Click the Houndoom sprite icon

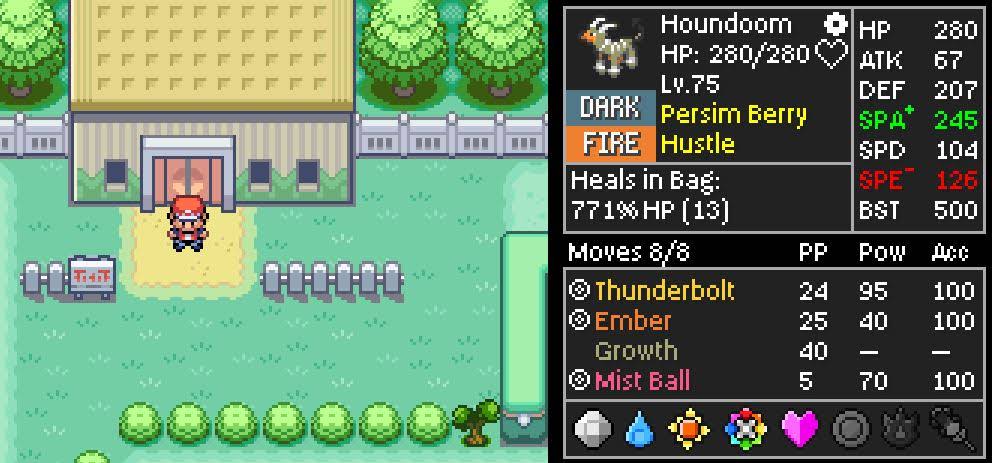click(x=608, y=48)
